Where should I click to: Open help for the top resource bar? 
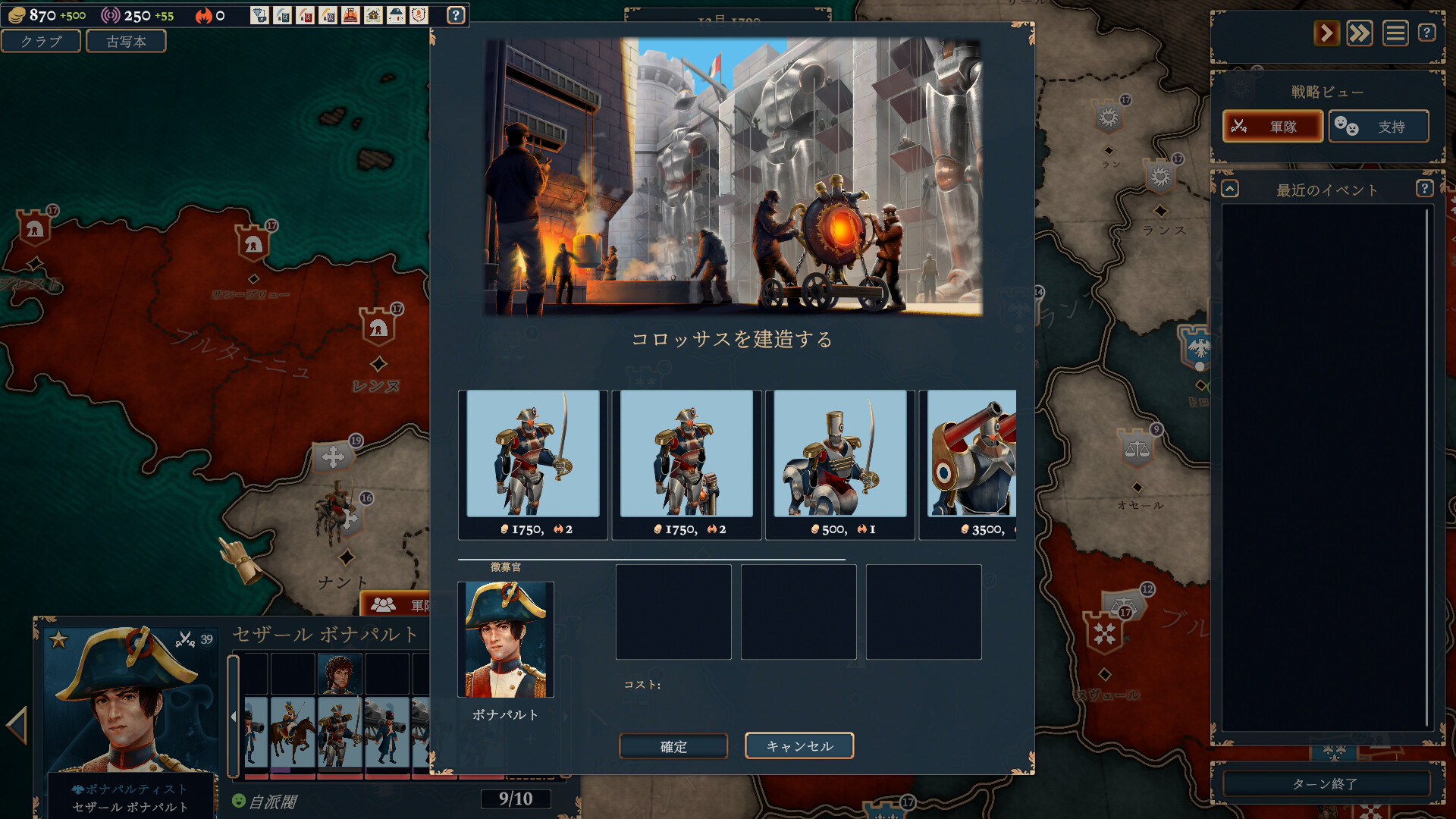point(456,15)
